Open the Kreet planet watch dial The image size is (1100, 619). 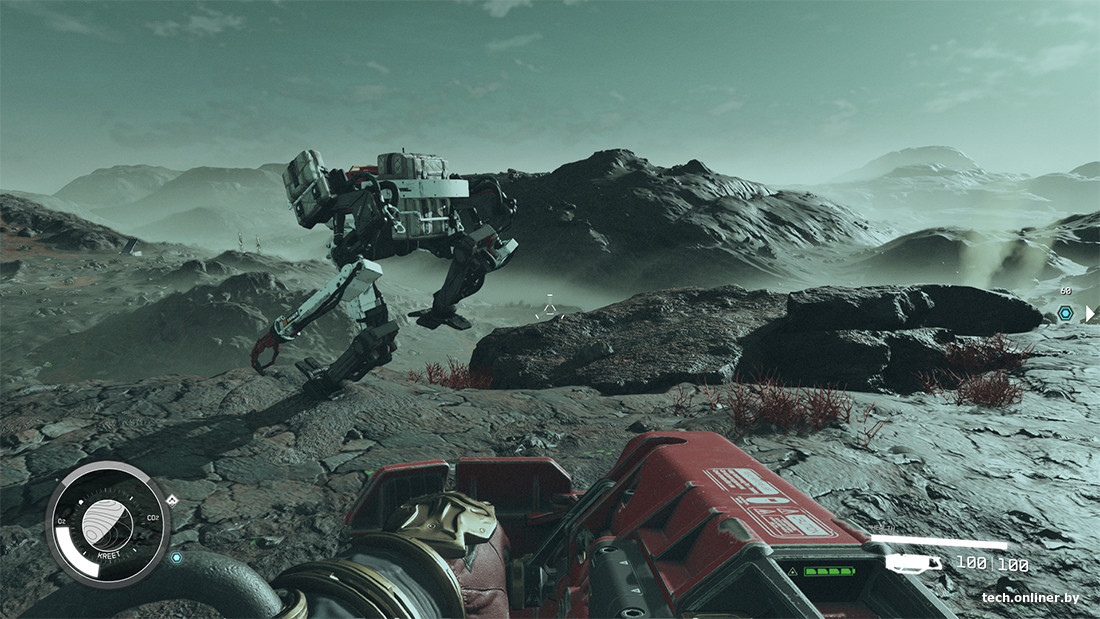pos(107,523)
